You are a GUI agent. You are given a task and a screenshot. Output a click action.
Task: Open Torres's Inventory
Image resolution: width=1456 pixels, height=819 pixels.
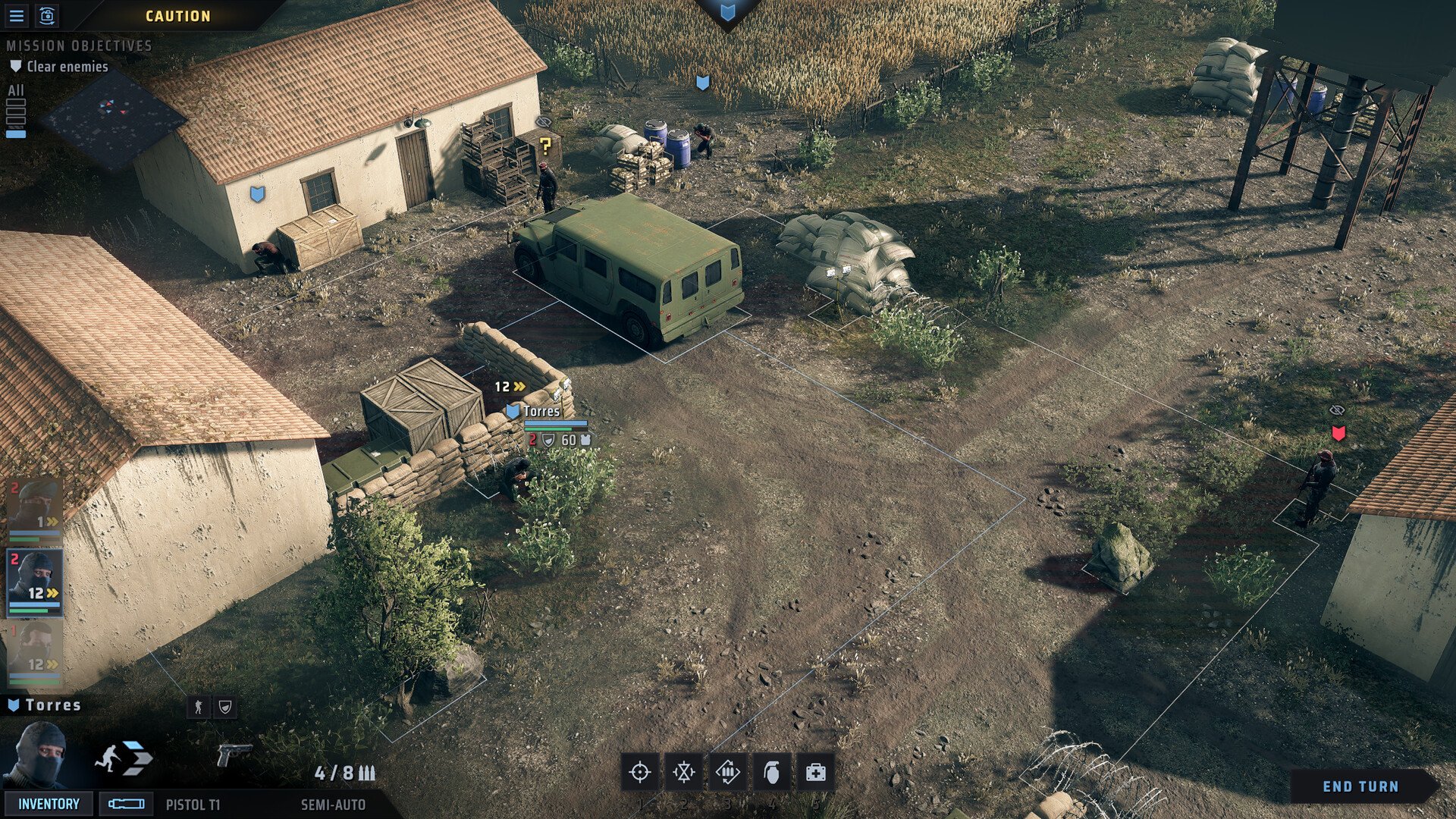49,804
